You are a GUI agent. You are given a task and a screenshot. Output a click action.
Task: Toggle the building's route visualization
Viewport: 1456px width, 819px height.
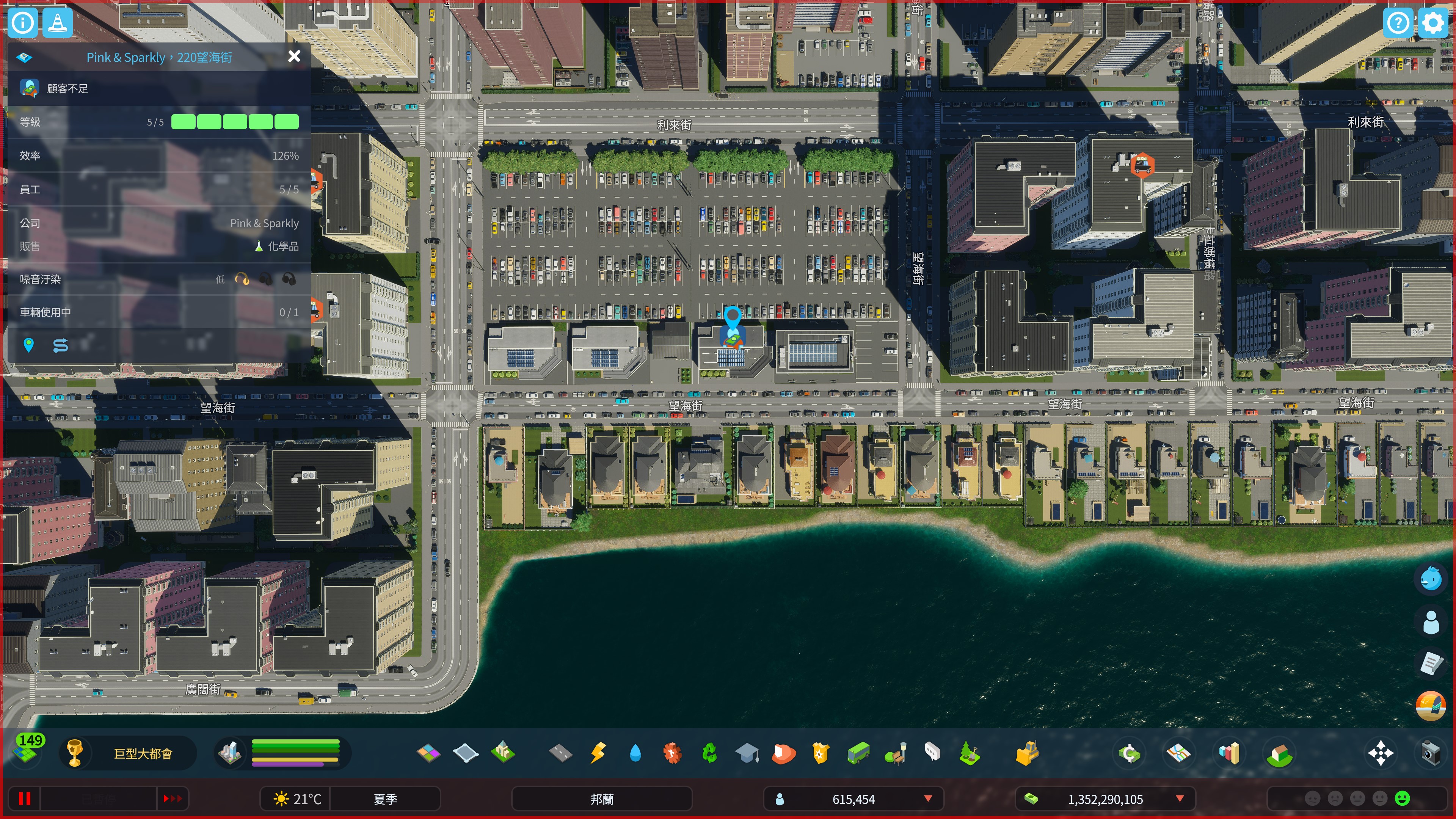61,345
